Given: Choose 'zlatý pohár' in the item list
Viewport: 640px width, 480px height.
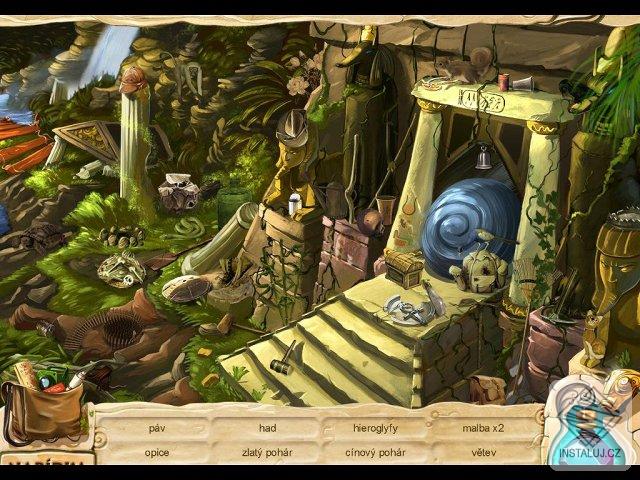Looking at the screenshot, I should point(267,452).
